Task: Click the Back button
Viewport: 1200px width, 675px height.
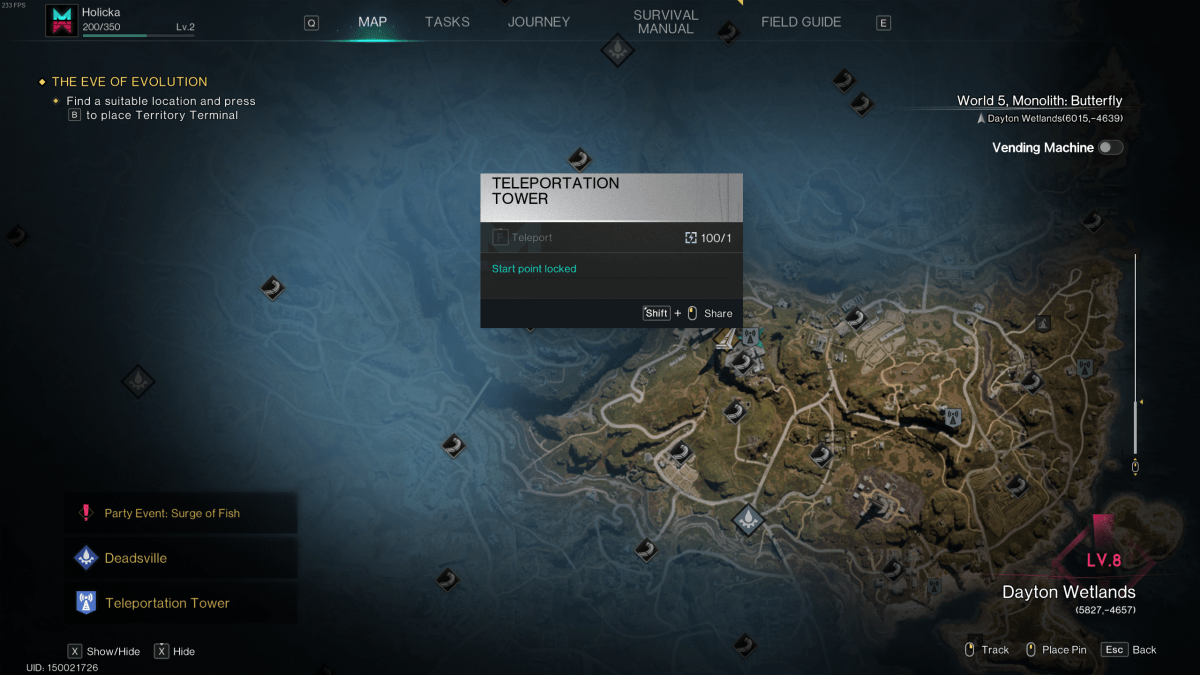Action: point(1130,650)
